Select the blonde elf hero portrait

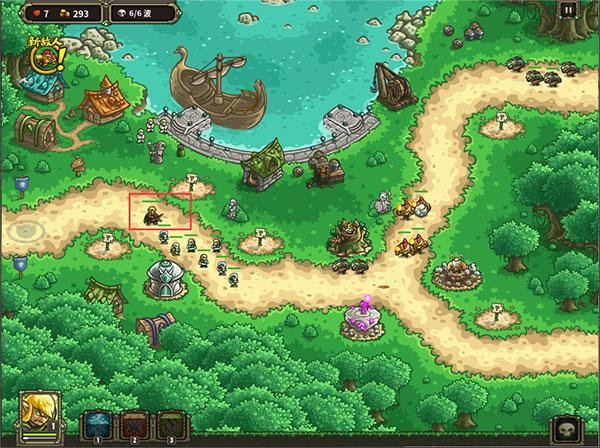pyautogui.click(x=40, y=410)
